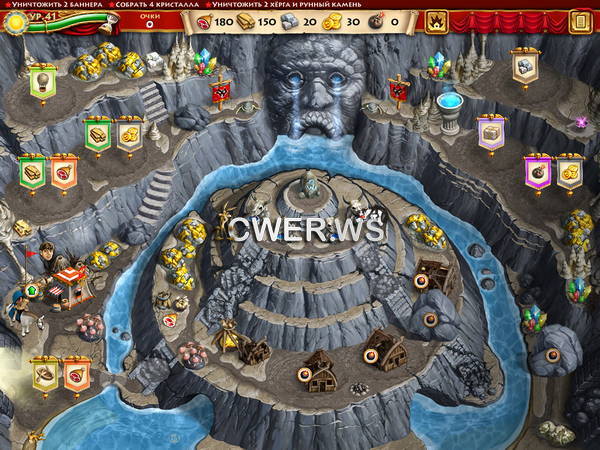Click the green upgrade arrow at camp

30,292
